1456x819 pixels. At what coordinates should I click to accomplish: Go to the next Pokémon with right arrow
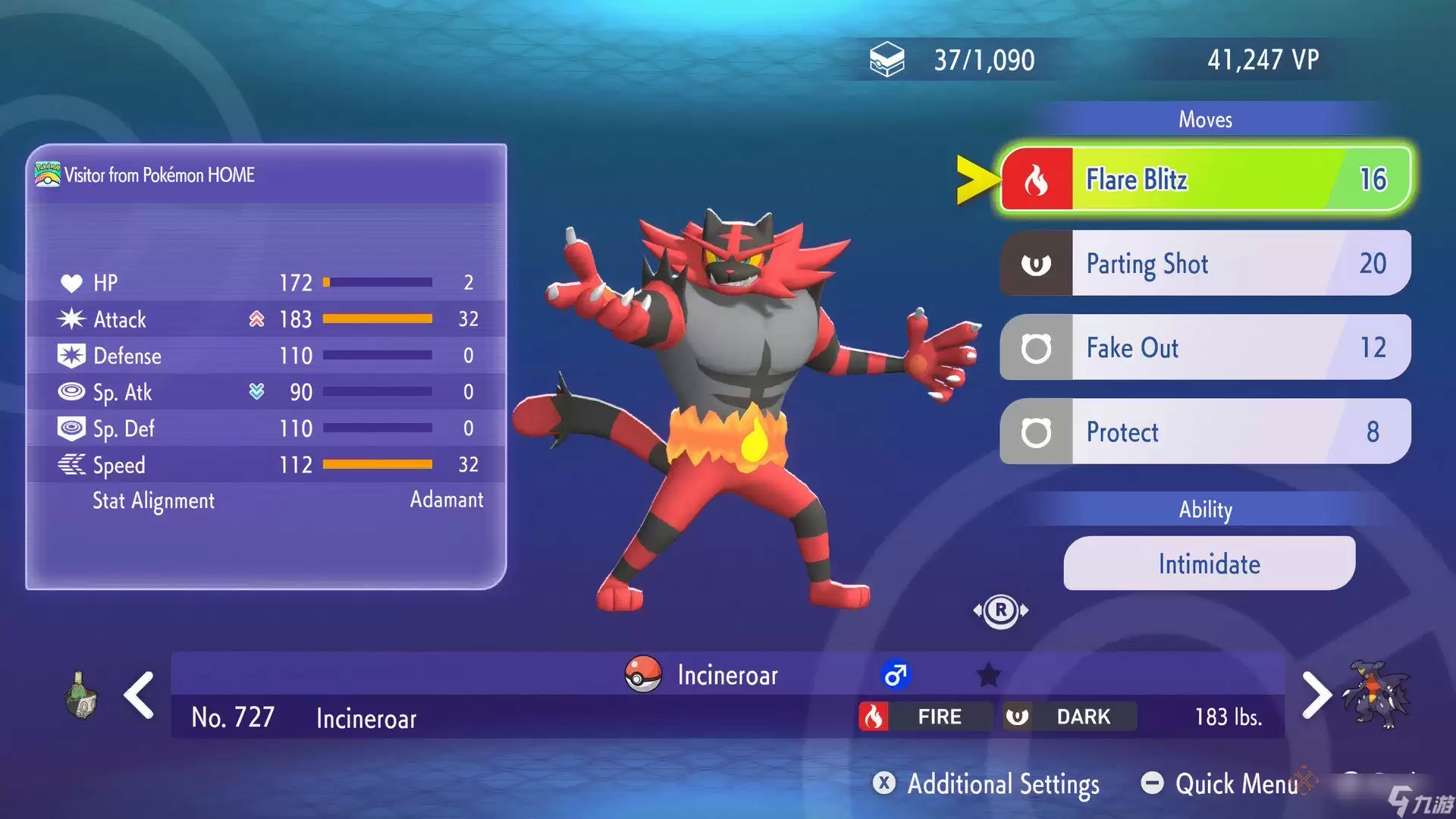[x=1316, y=695]
